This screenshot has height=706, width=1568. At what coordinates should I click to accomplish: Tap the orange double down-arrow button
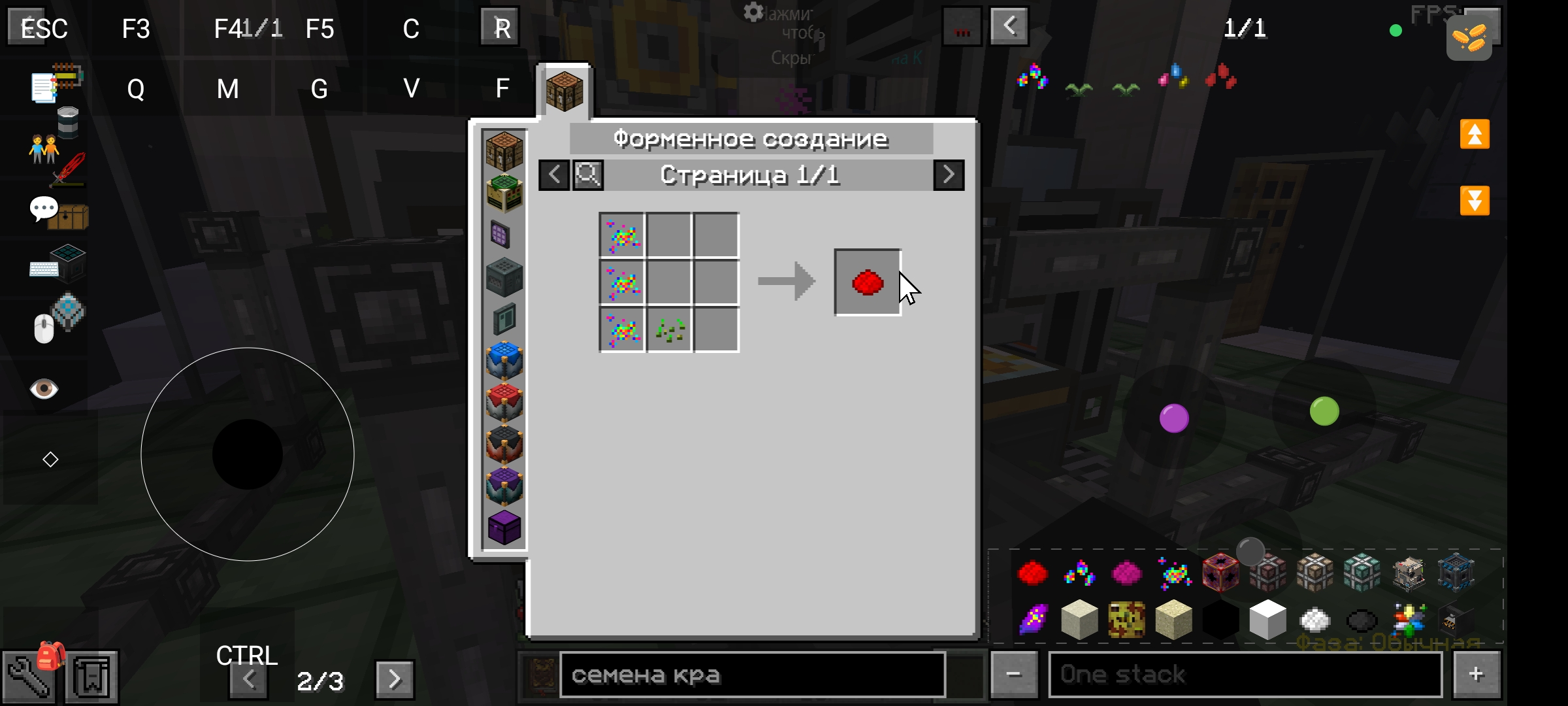click(1475, 200)
